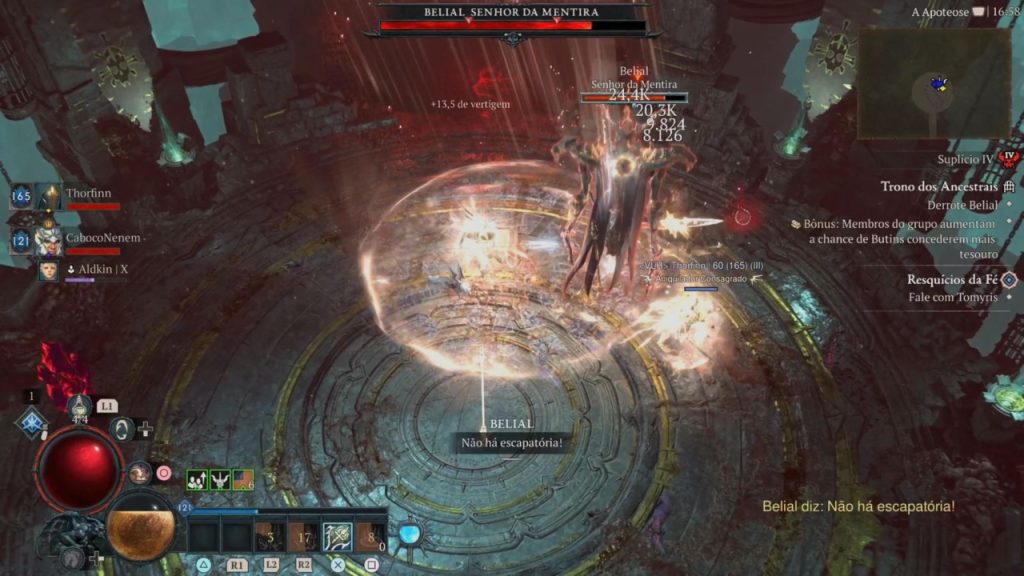Click the glowing blue orb beside the hotbar

coord(408,533)
